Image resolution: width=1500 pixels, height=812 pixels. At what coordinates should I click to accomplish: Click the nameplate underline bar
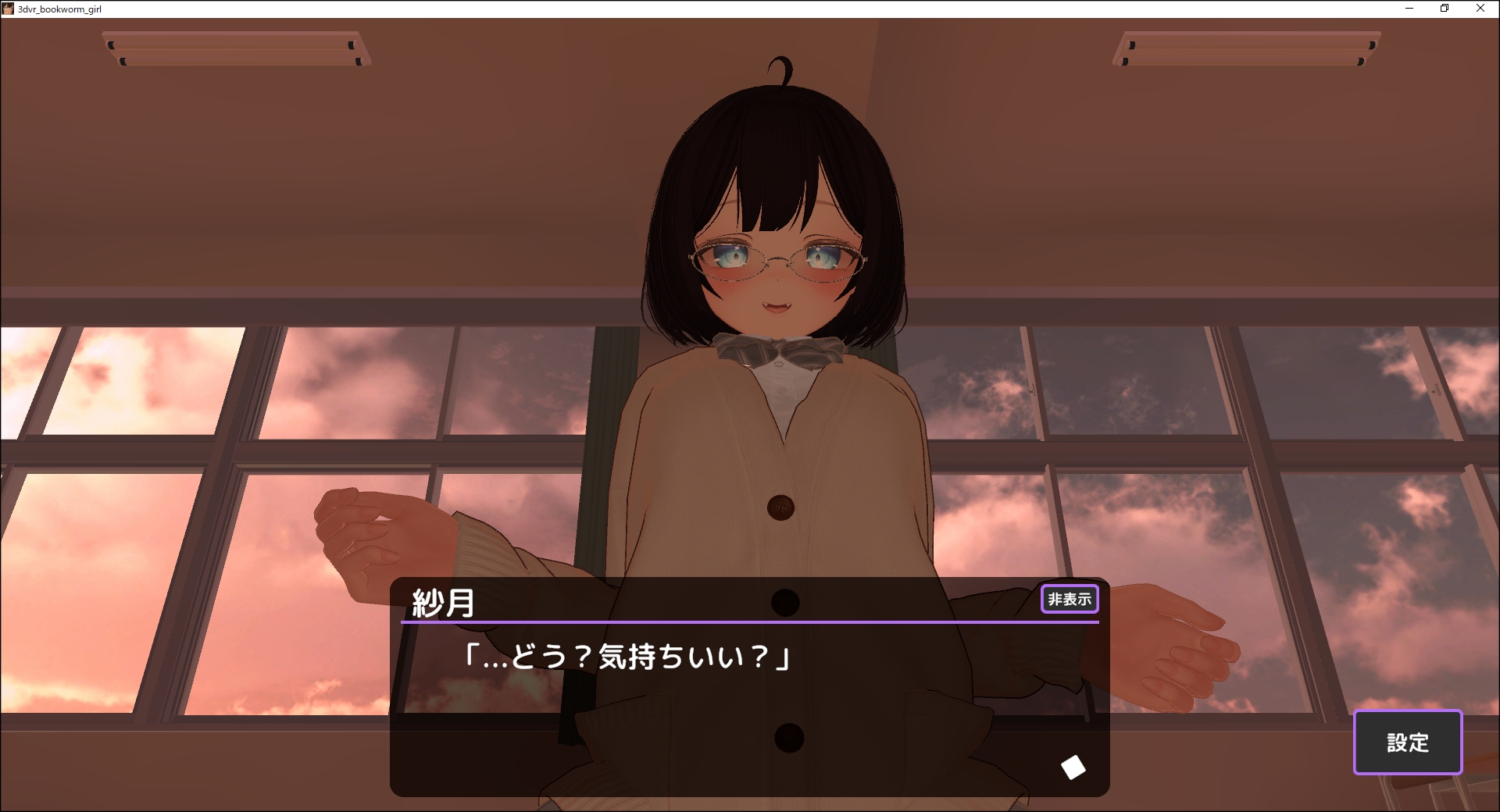(750, 623)
